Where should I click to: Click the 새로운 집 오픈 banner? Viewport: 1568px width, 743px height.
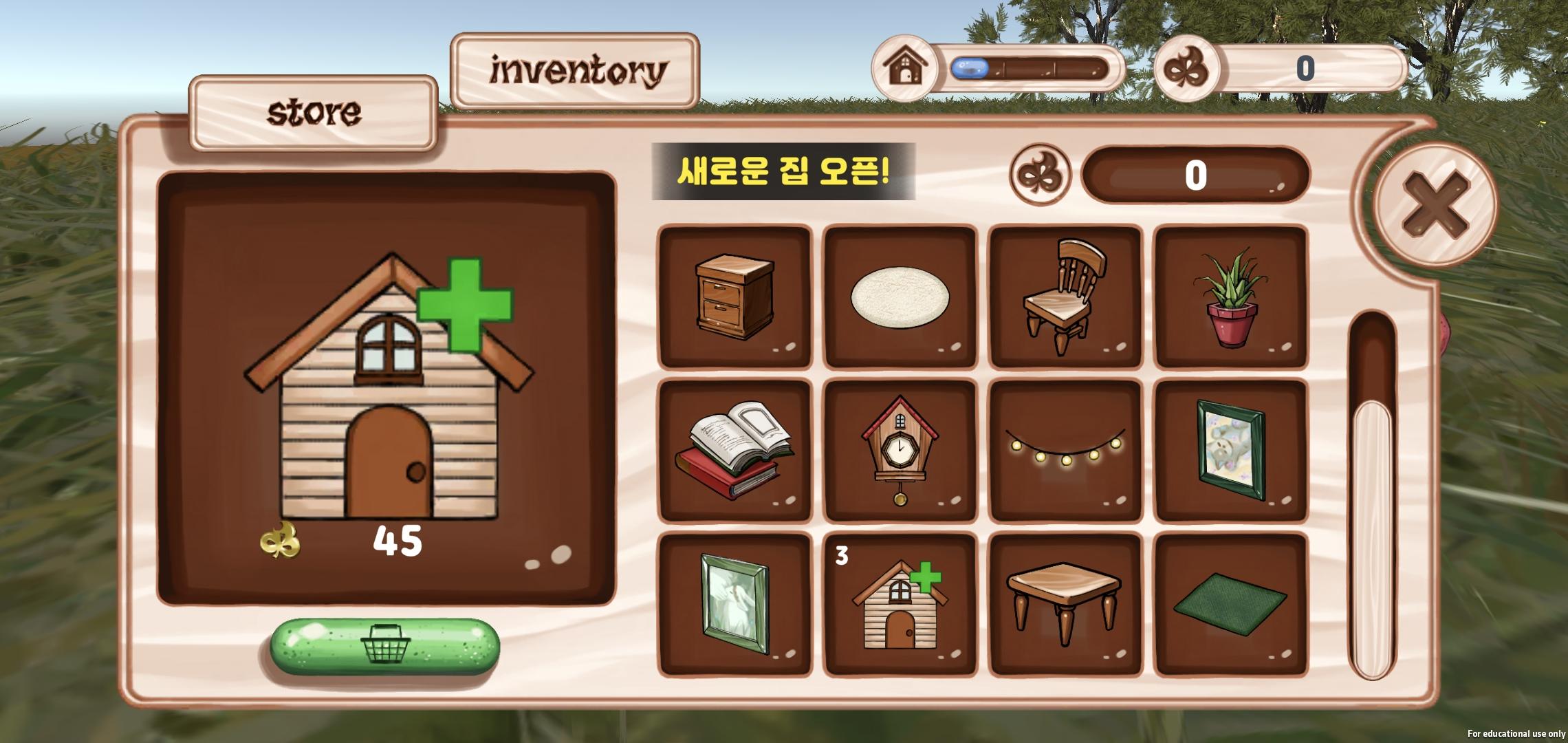[786, 175]
